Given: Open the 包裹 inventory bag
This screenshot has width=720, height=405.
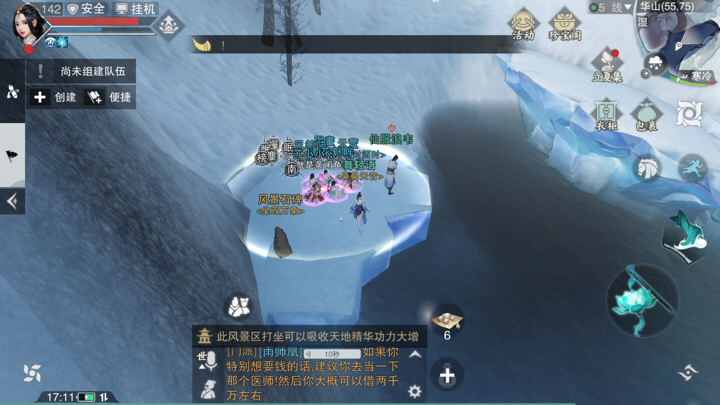Looking at the screenshot, I should coord(646,114).
